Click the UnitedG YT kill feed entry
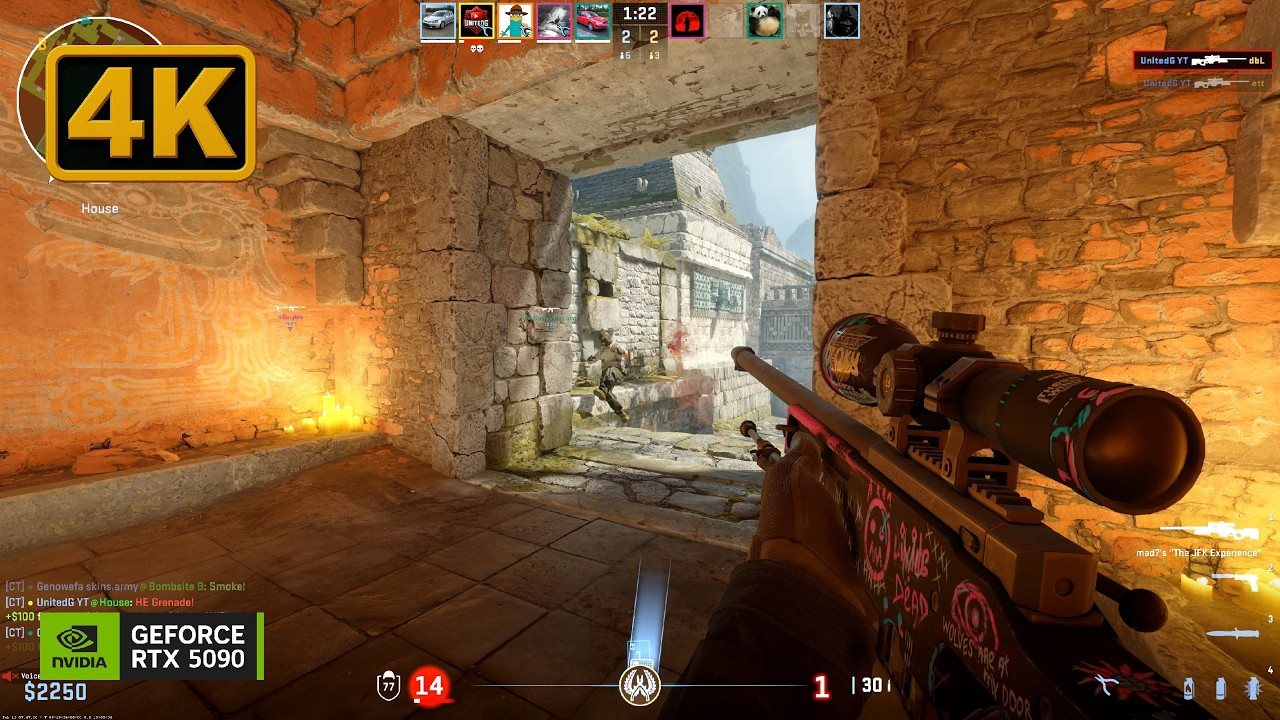 (1201, 61)
